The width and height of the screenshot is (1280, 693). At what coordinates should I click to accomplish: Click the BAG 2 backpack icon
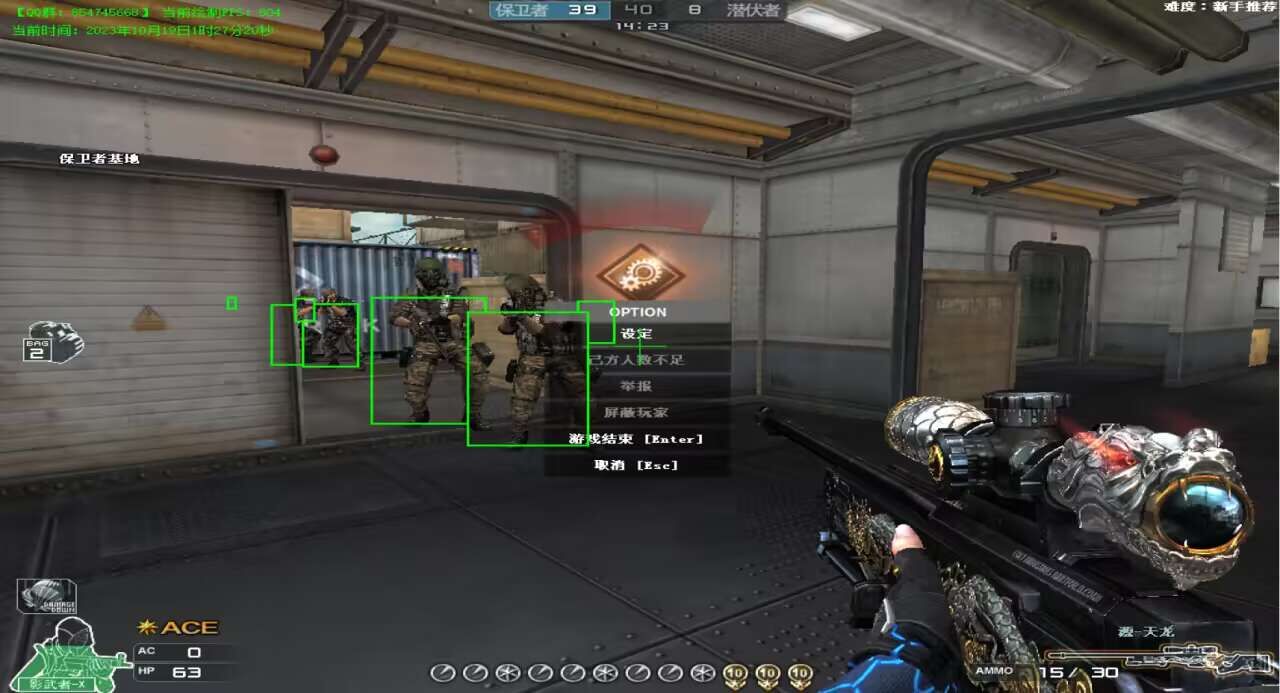click(52, 342)
